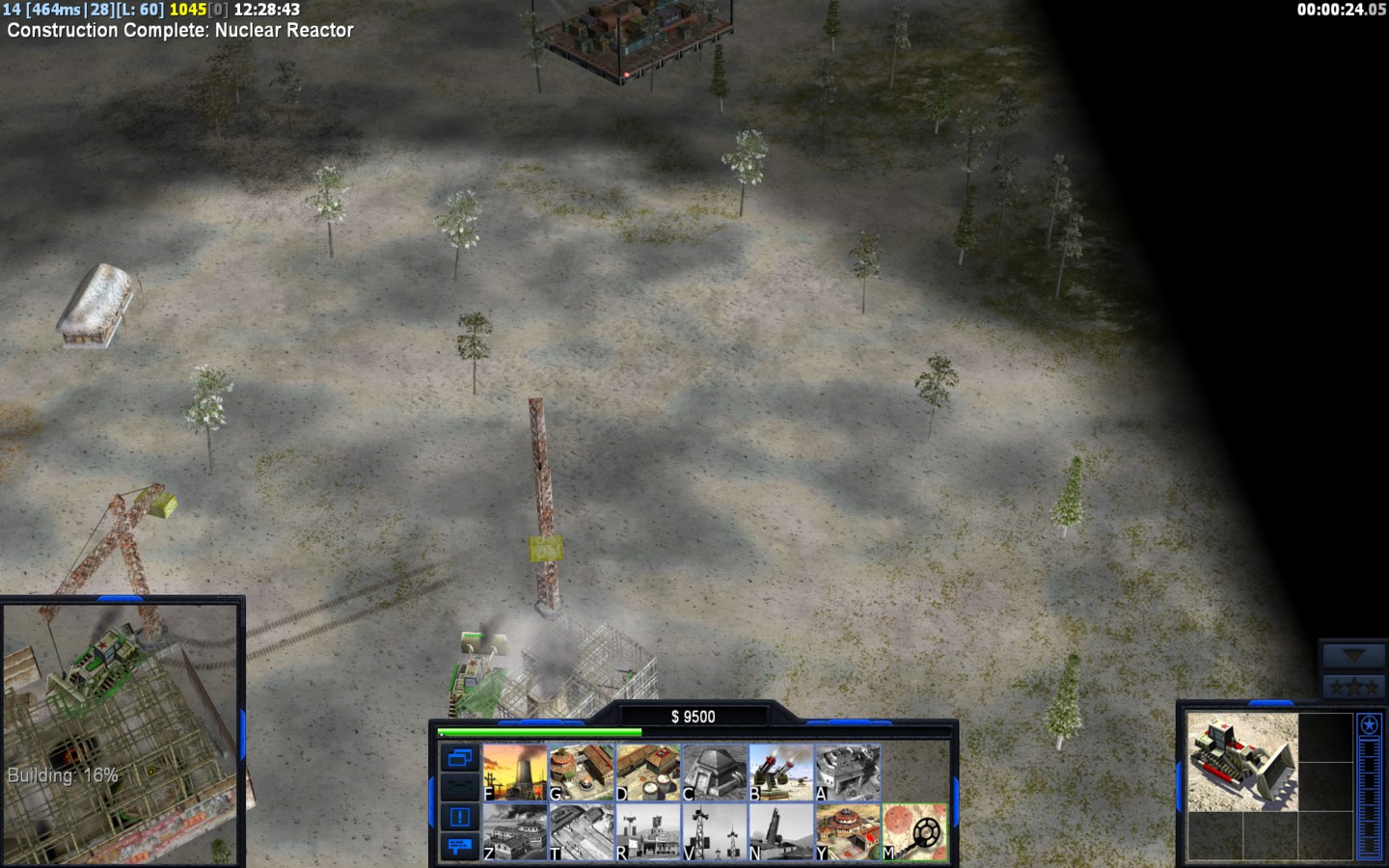Activate the mine-clearing command labeled M
Screen dimensions: 1389x868
coord(914,832)
